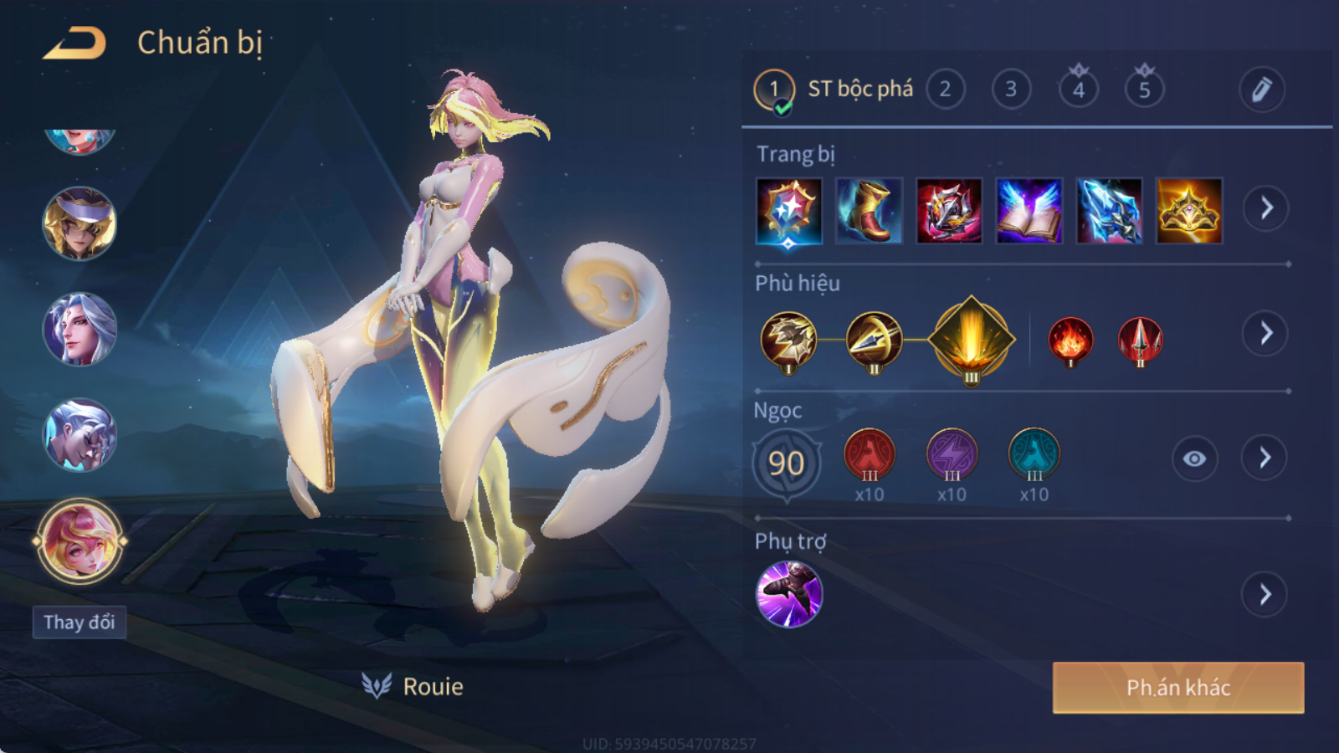Image resolution: width=1339 pixels, height=753 pixels.
Task: Switch to build preset 2
Action: 945,90
